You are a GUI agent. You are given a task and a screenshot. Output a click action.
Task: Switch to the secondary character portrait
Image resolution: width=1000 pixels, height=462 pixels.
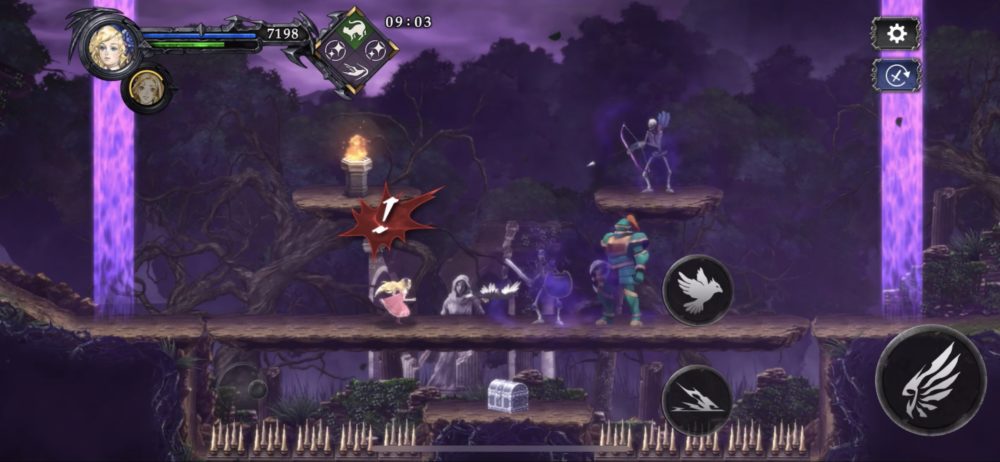pyautogui.click(x=147, y=87)
